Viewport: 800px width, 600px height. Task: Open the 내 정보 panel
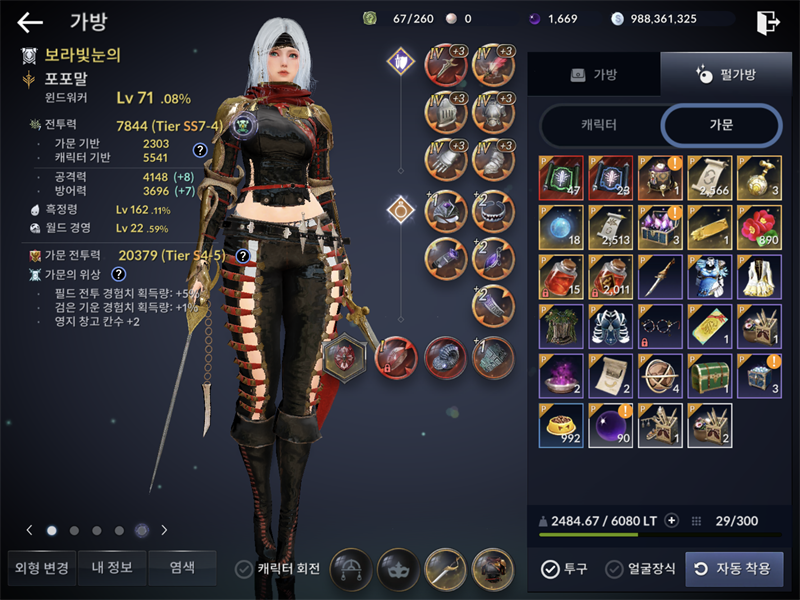(x=112, y=568)
